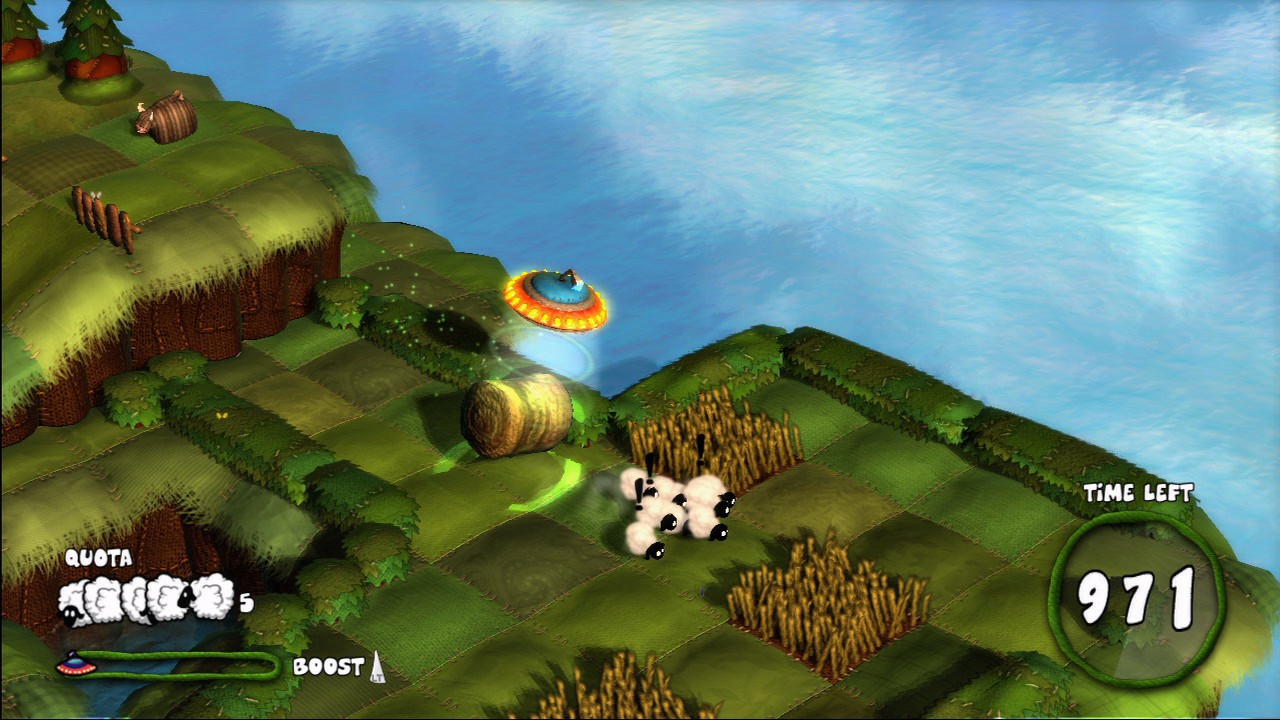Click the orange flying saucer hovering over the water
The image size is (1280, 720).
pyautogui.click(x=558, y=296)
